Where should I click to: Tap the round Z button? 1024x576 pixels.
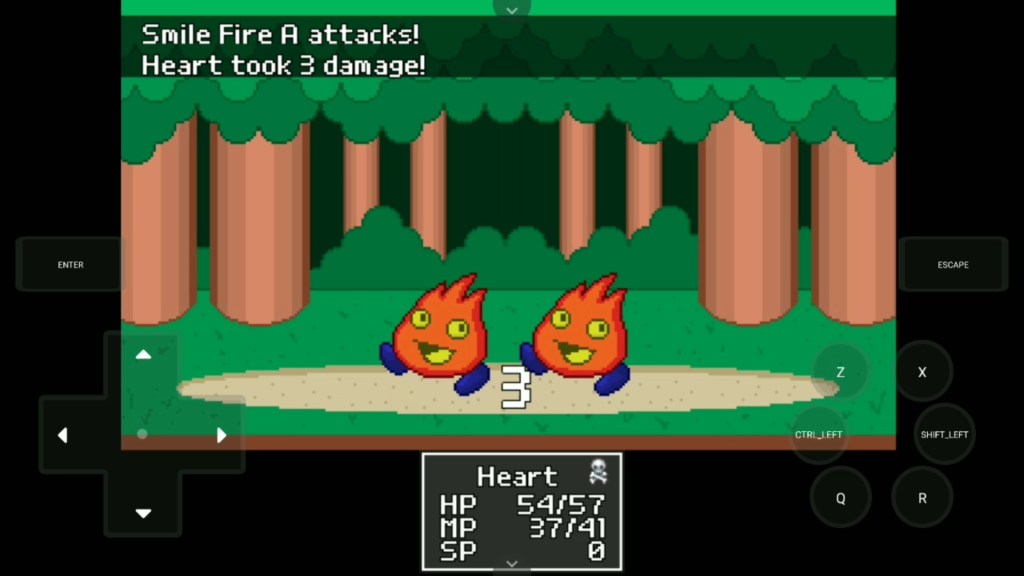[x=840, y=372]
